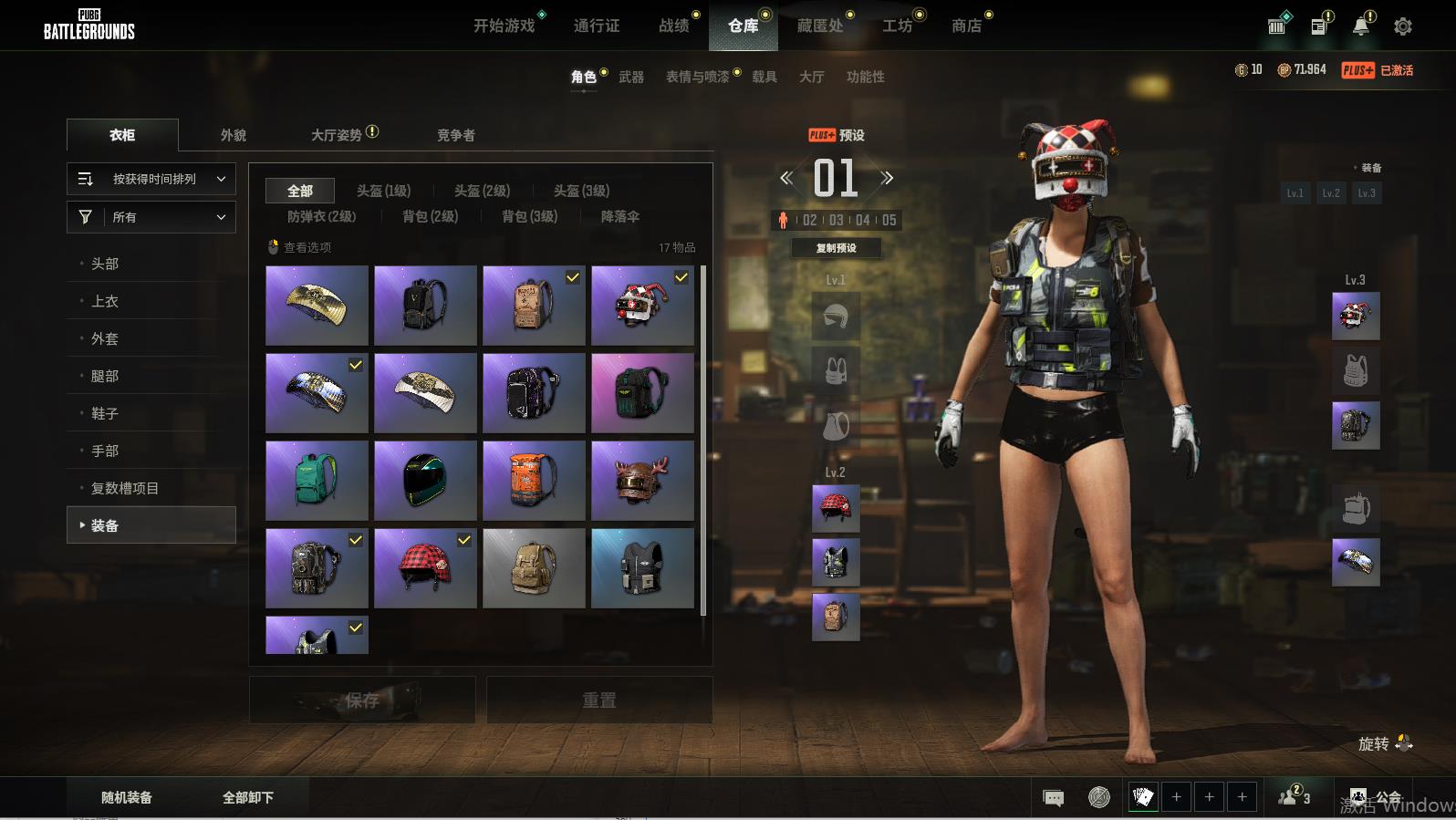The height and width of the screenshot is (820, 1456).
Task: Click 随机装备 random equip button
Action: (x=127, y=797)
